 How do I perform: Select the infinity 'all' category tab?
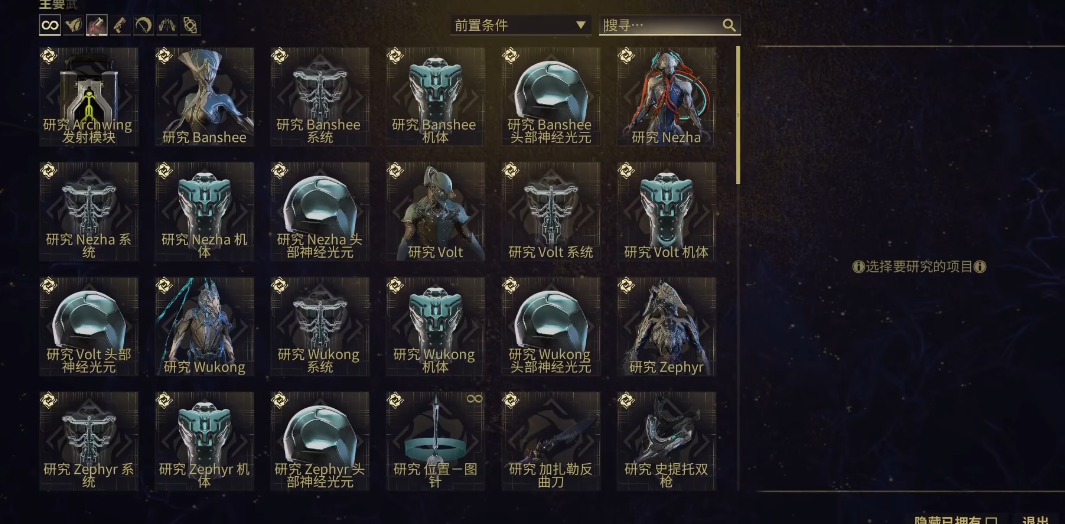click(x=50, y=25)
